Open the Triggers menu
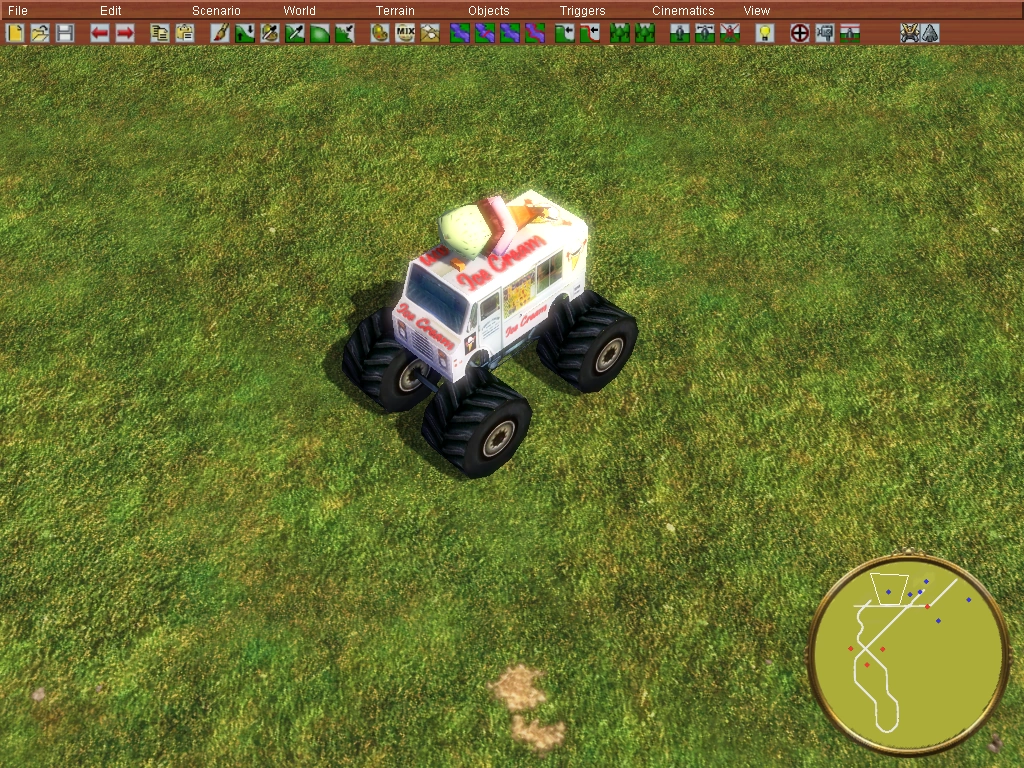Viewport: 1024px width, 768px height. tap(582, 11)
